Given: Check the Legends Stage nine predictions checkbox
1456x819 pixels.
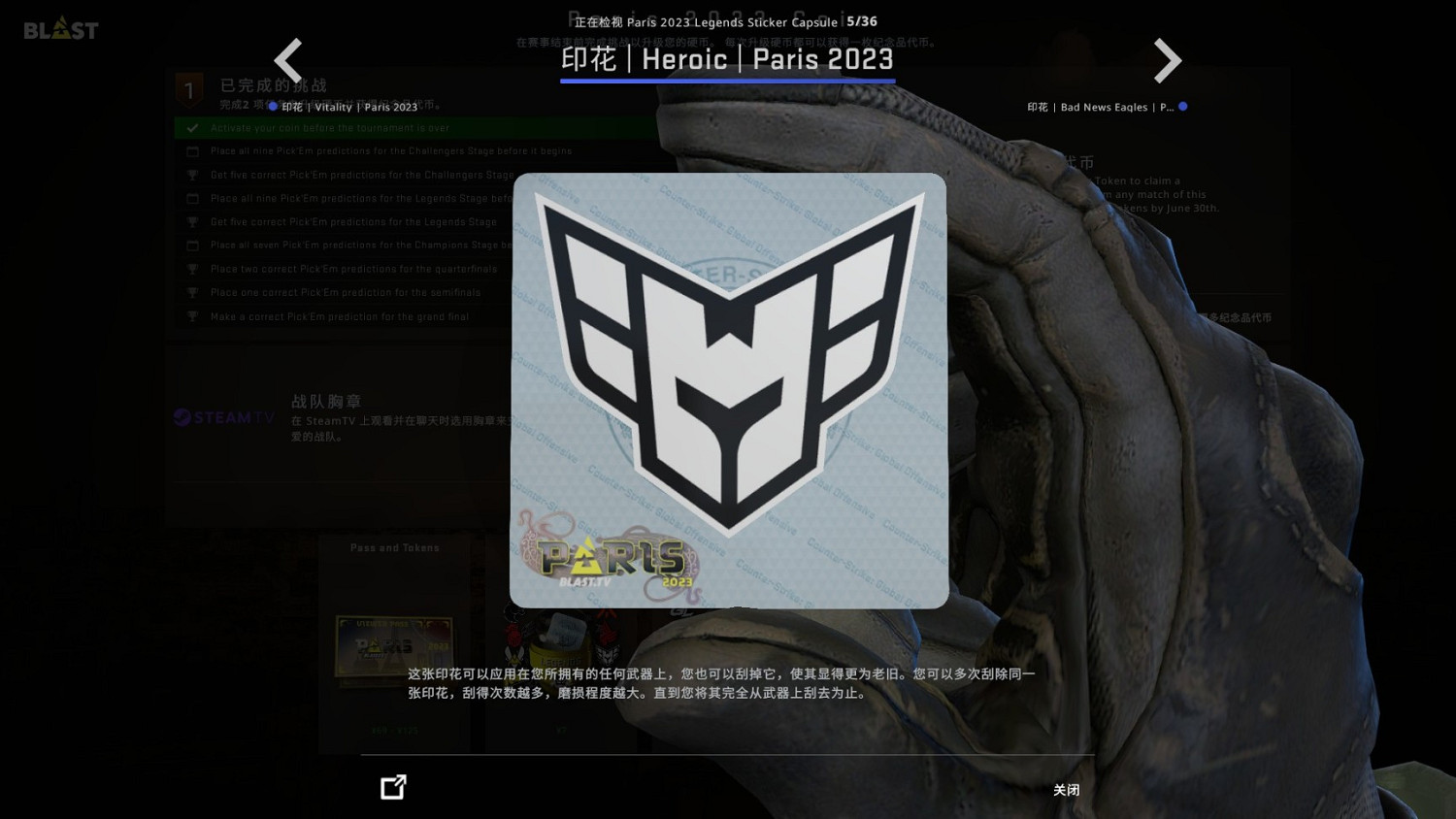Looking at the screenshot, I should [x=192, y=198].
